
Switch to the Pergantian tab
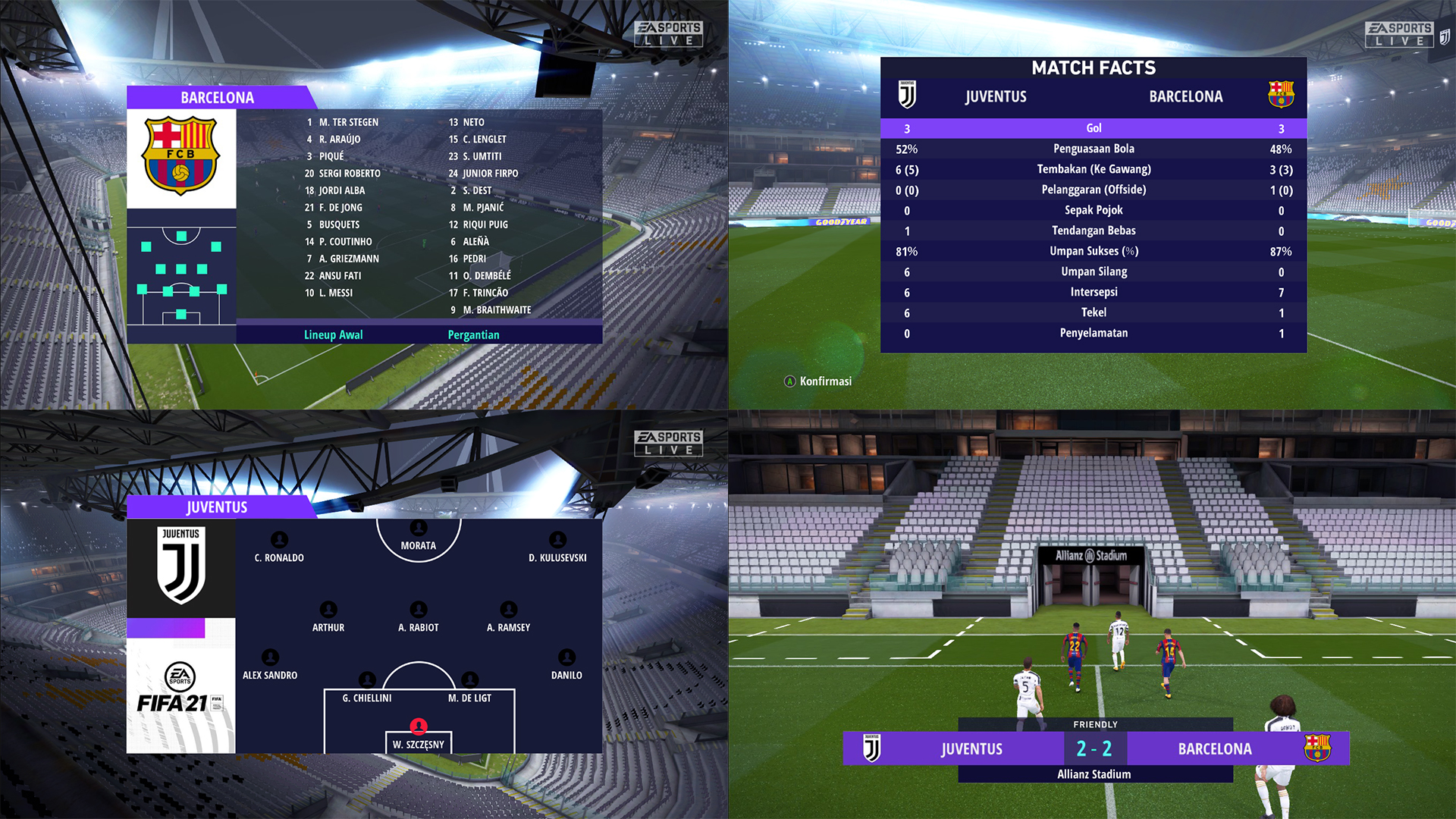pos(473,334)
